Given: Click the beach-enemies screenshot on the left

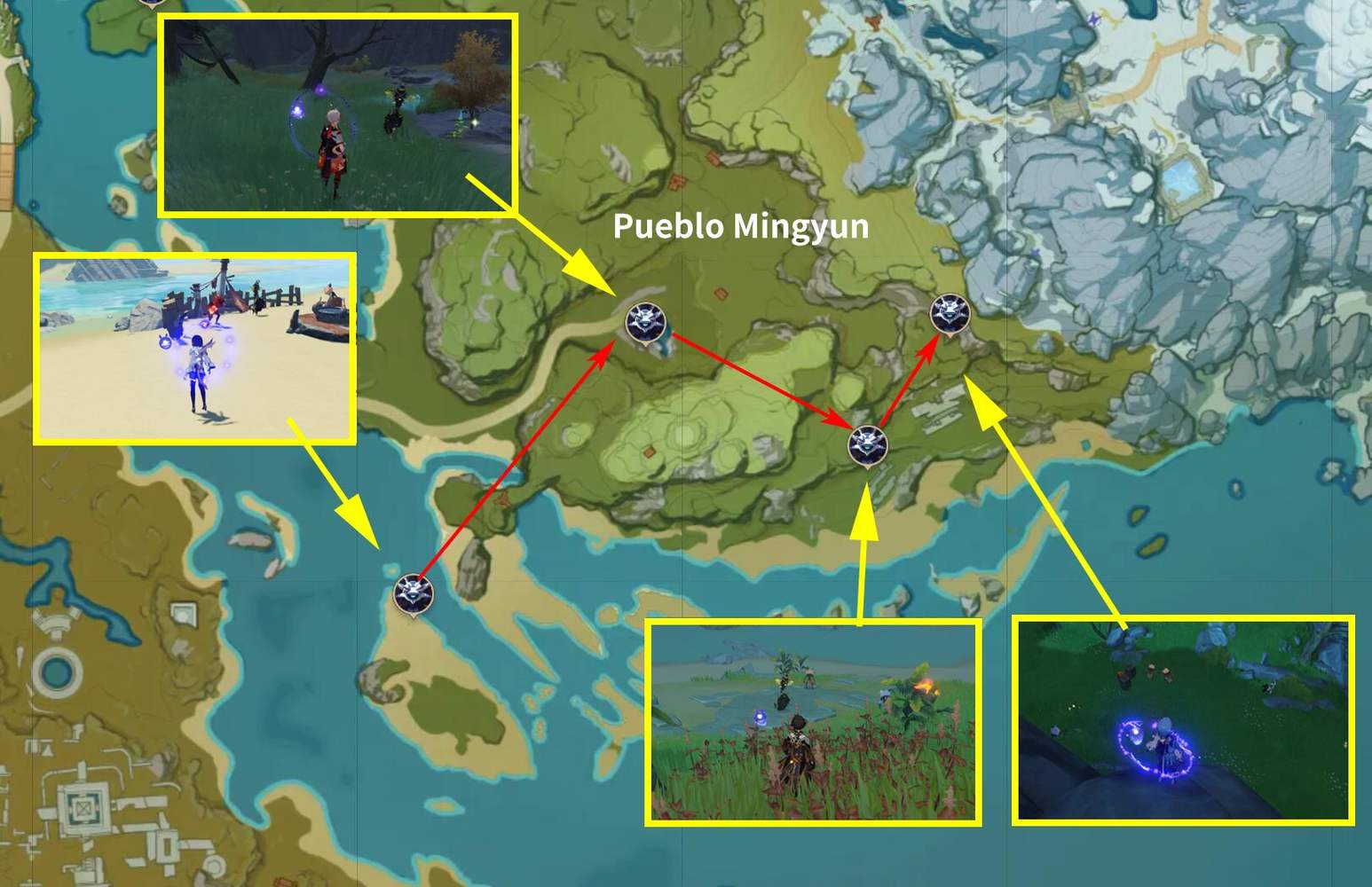Looking at the screenshot, I should click(x=195, y=350).
